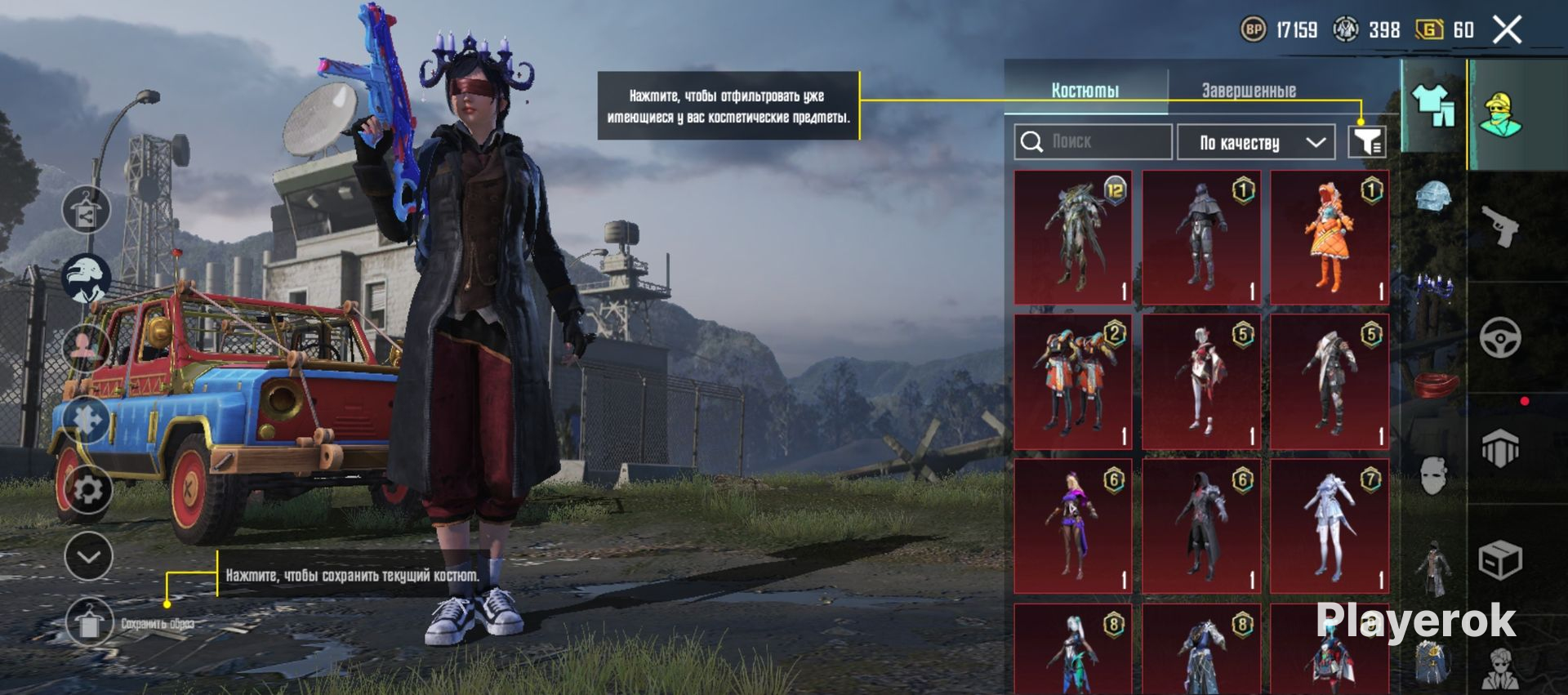Open the clothing category with shirt icon
This screenshot has width=1568, height=695.
pos(1433,106)
